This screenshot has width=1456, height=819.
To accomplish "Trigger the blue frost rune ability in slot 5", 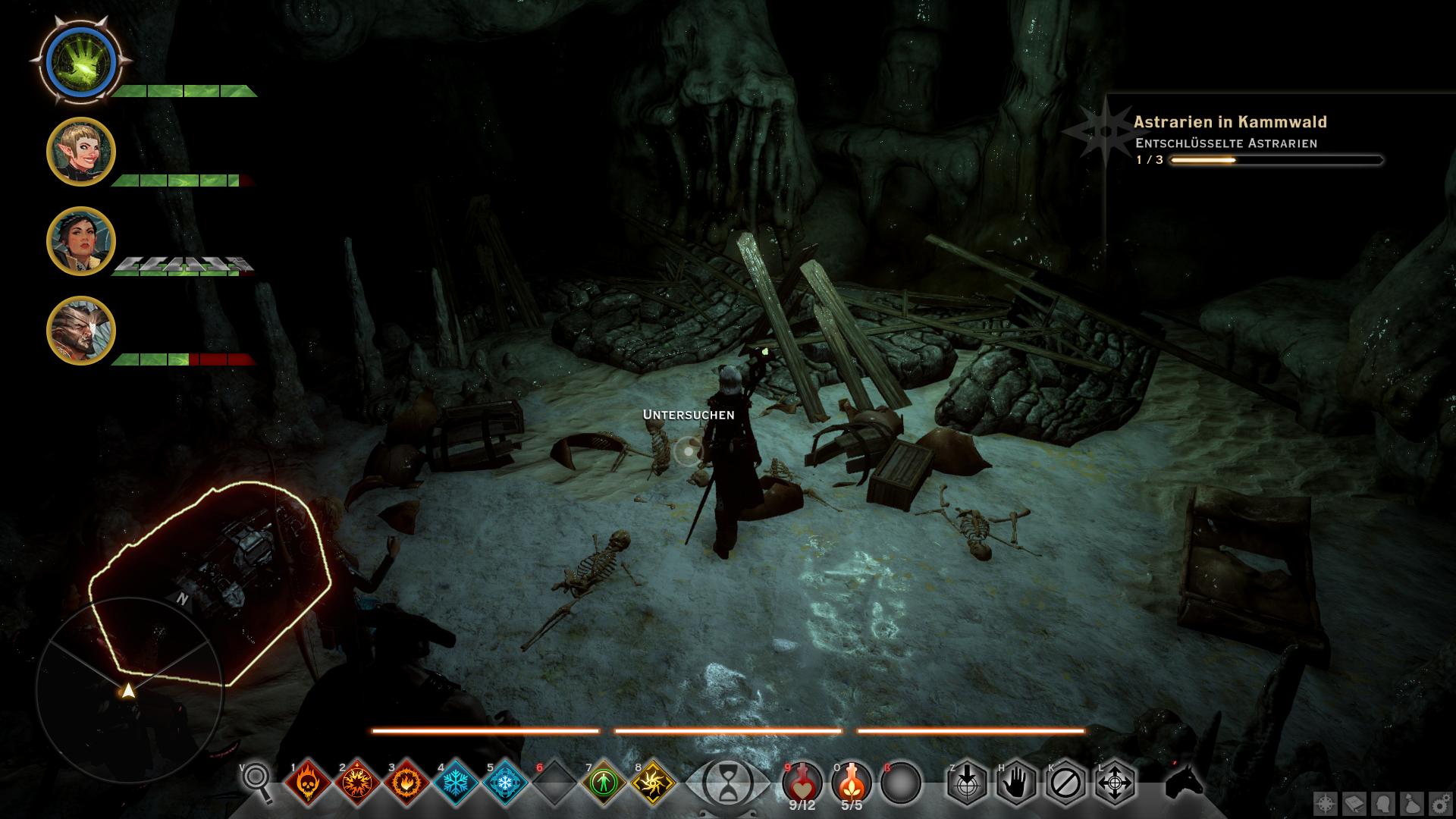I will (504, 782).
